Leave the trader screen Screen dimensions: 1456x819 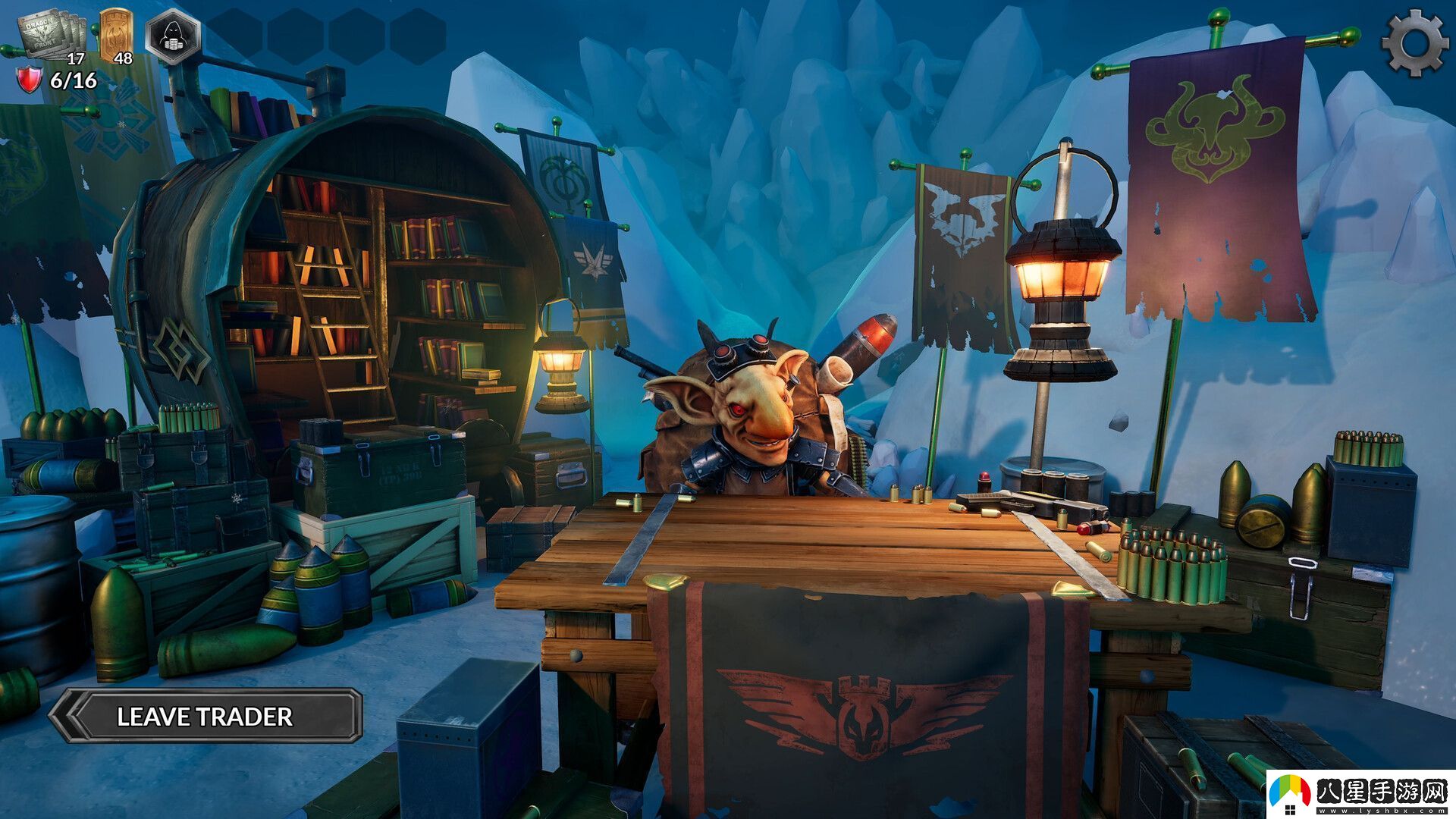[205, 715]
